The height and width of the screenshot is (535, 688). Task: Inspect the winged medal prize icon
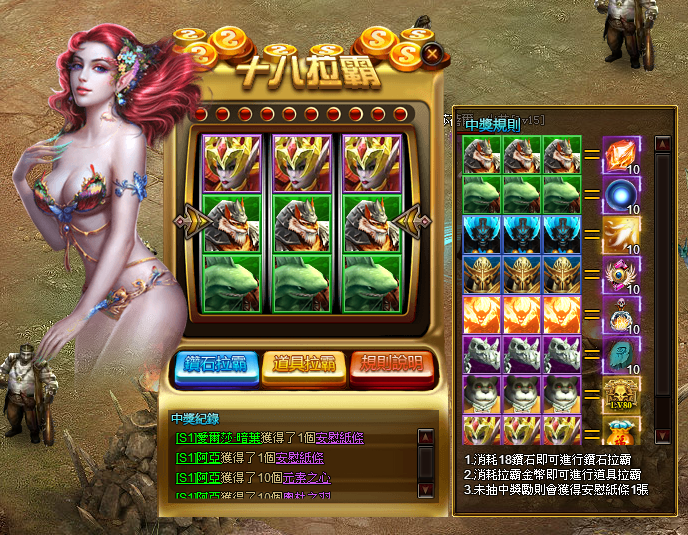[x=620, y=274]
